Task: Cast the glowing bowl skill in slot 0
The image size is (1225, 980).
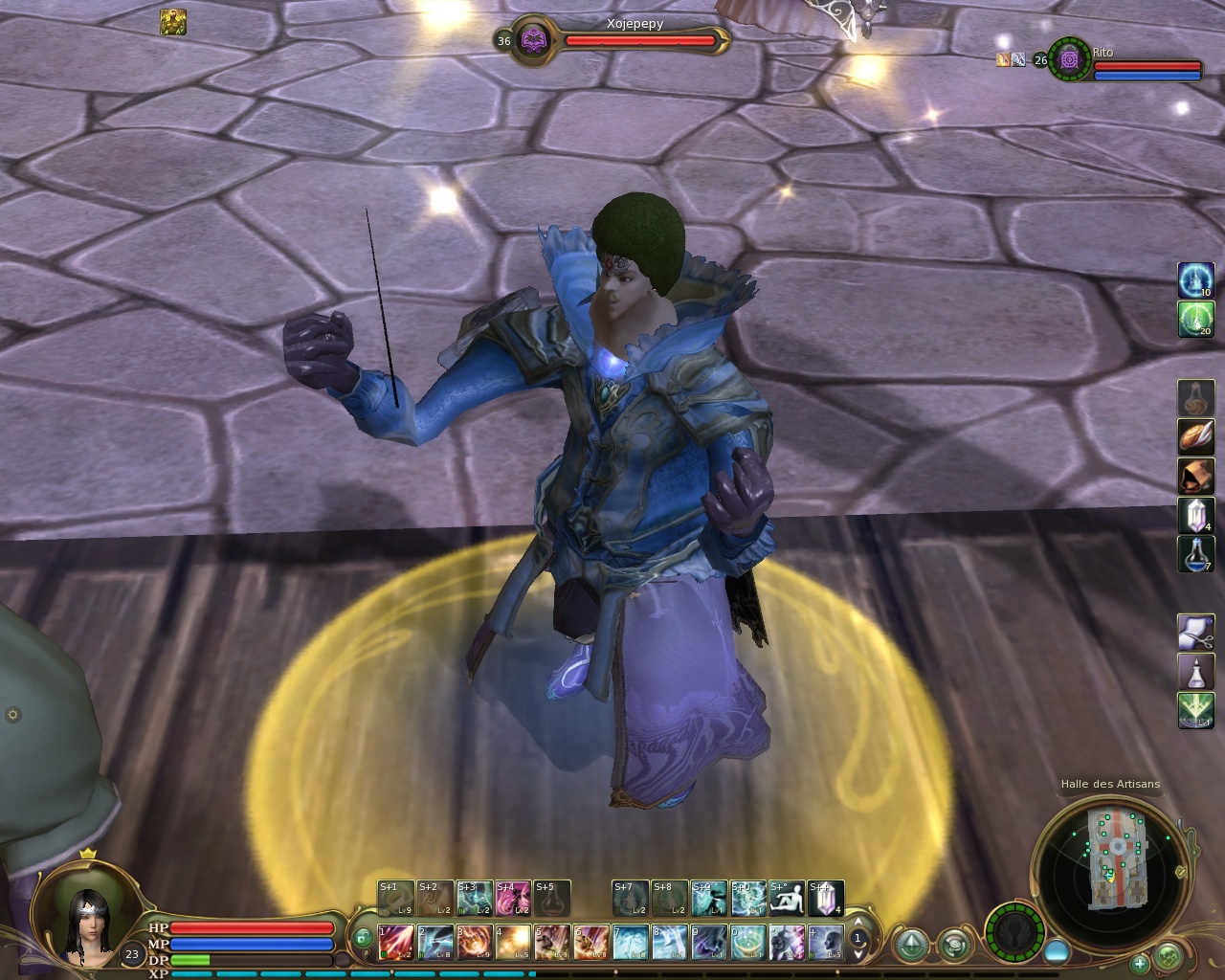Action: coord(748,942)
